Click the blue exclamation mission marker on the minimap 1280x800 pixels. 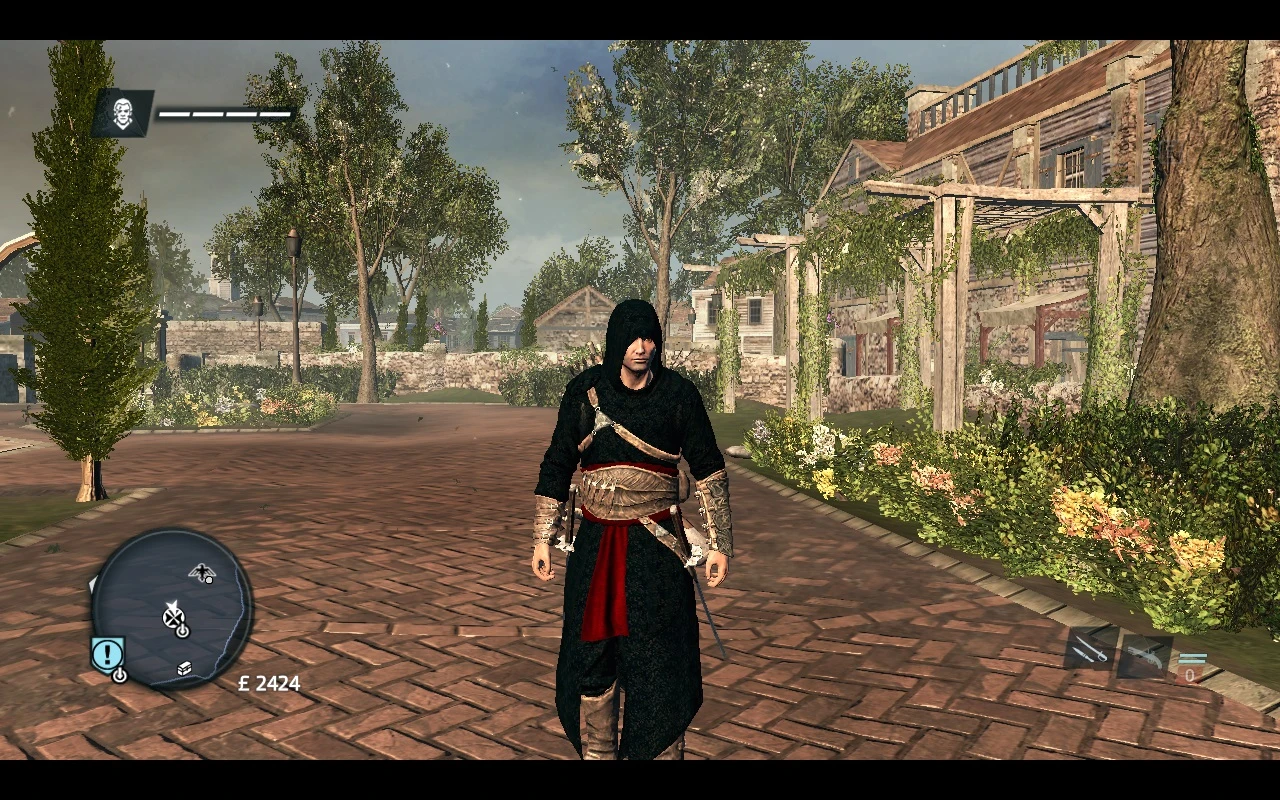[x=106, y=651]
